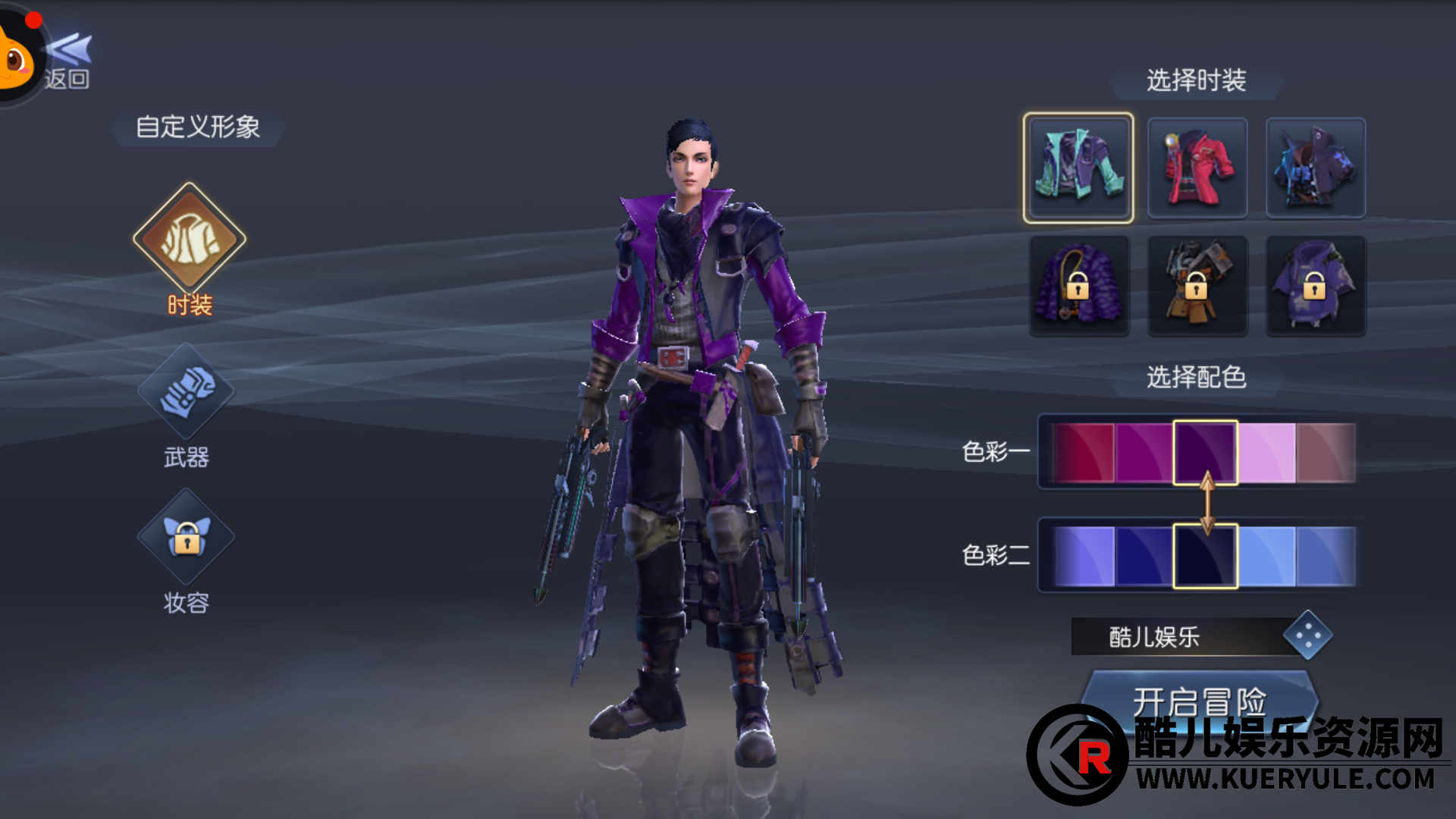Viewport: 1456px width, 819px height.
Task: Pick the crimson red swatch in 色彩一
Action: (1084, 453)
